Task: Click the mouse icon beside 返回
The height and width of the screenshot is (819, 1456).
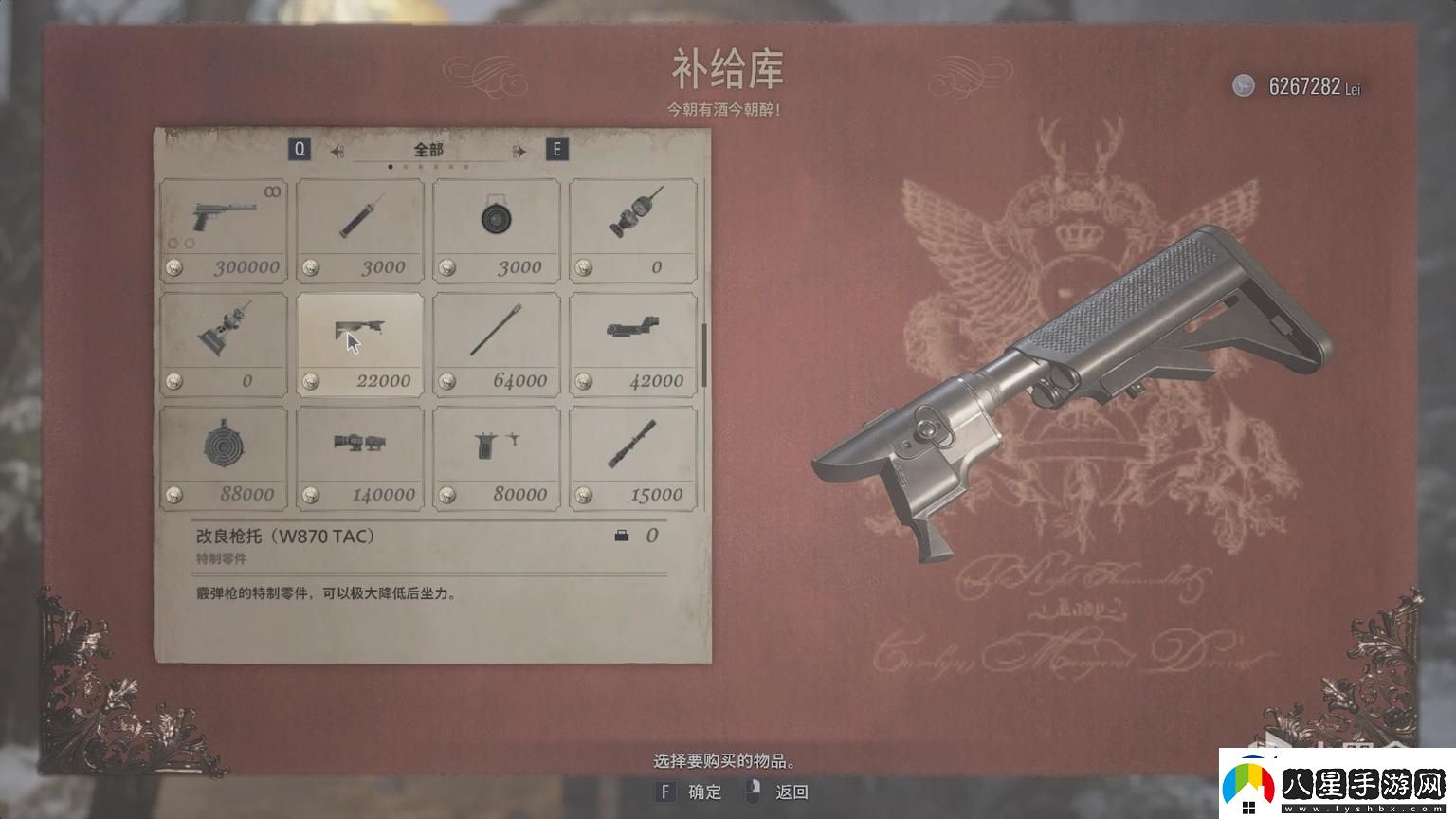Action: click(x=754, y=792)
